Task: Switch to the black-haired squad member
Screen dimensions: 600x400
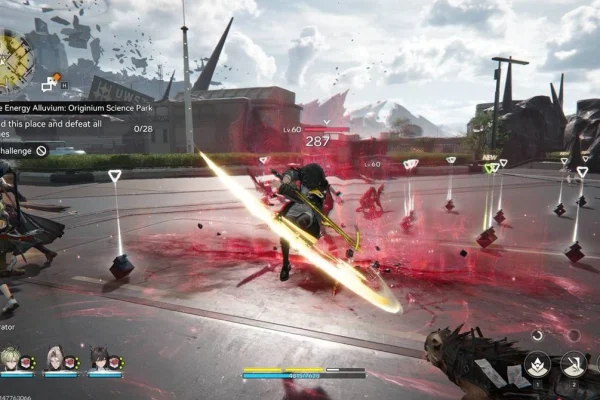Action: tap(101, 357)
